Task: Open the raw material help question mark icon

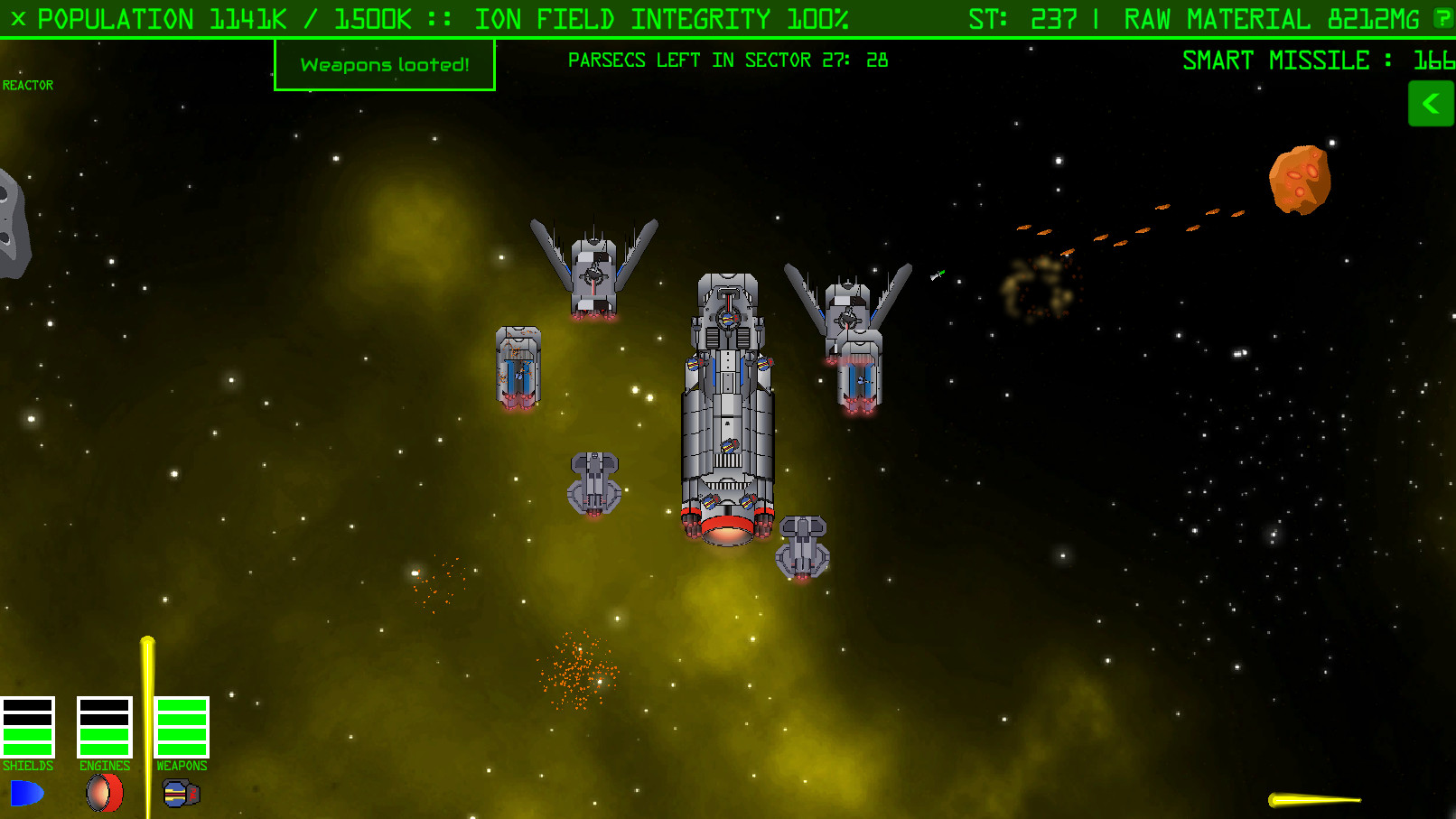Action: point(1442,18)
